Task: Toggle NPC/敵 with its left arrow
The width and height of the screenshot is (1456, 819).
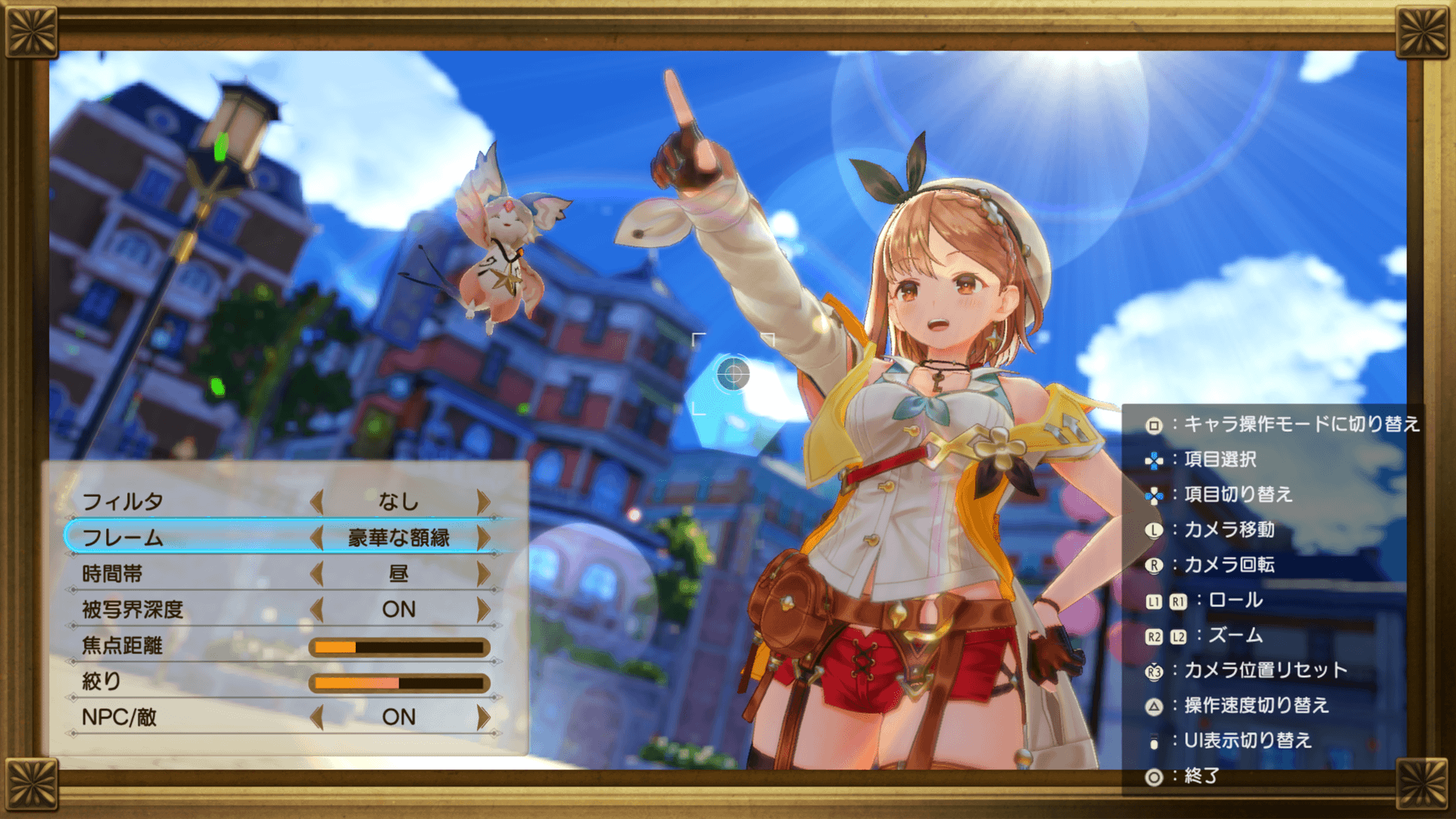Action: [x=317, y=717]
